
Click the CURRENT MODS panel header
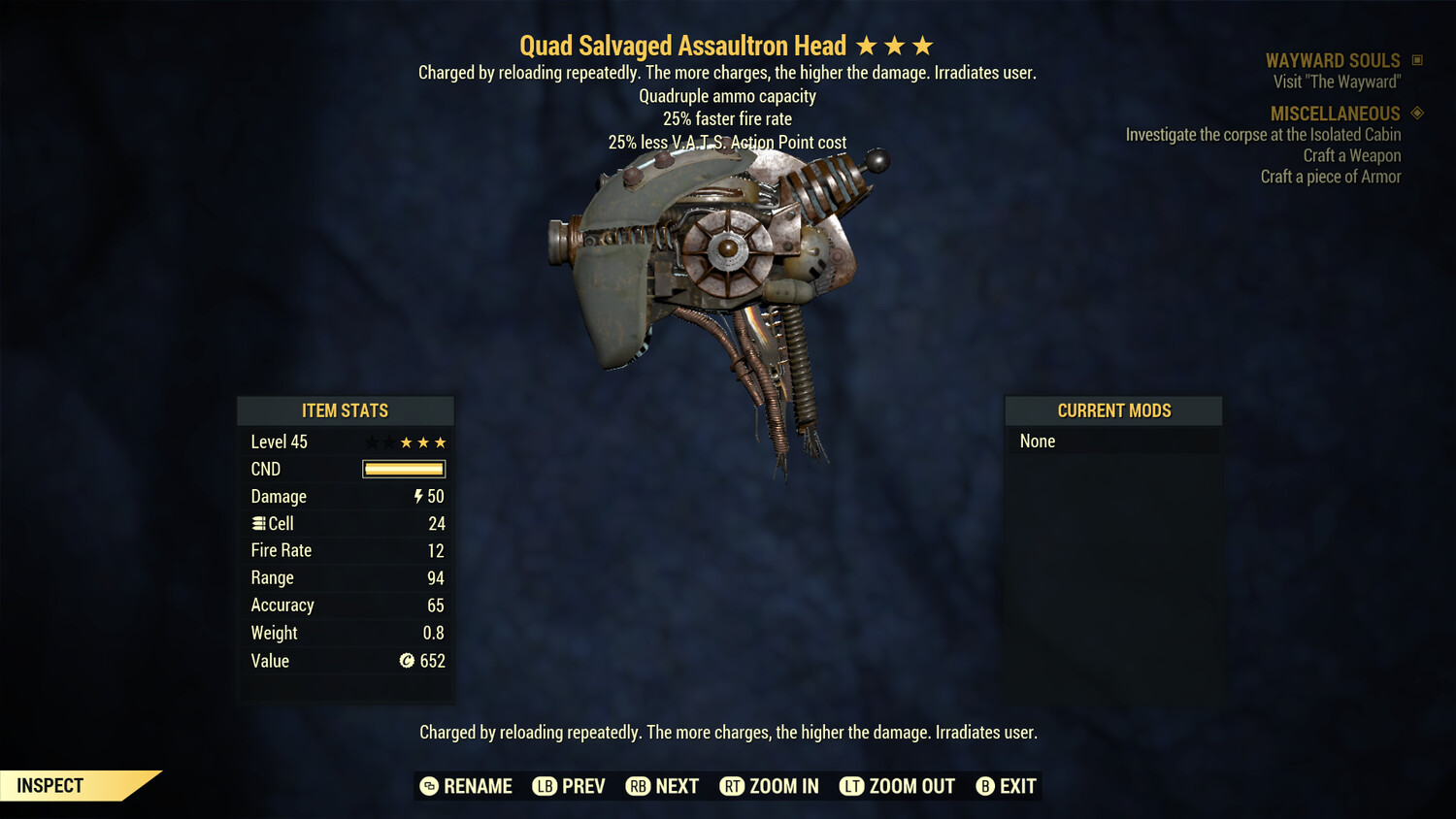click(x=1113, y=410)
